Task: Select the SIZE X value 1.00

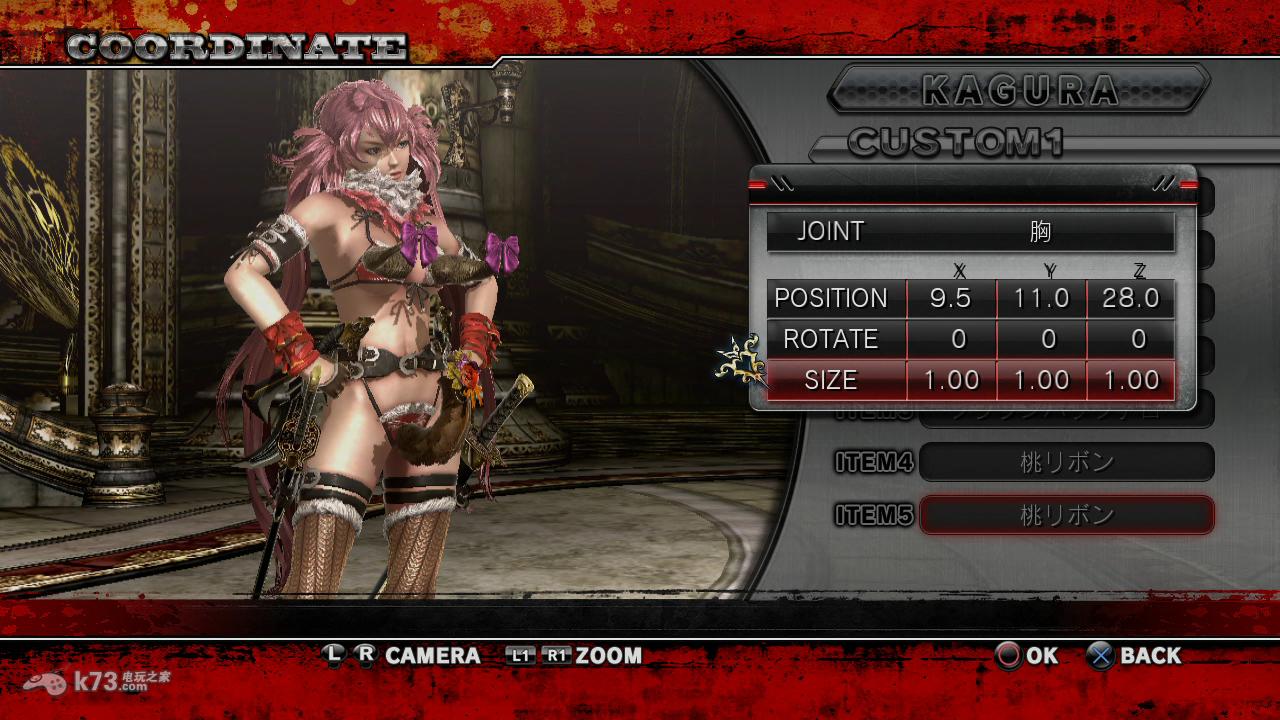Action: (951, 381)
